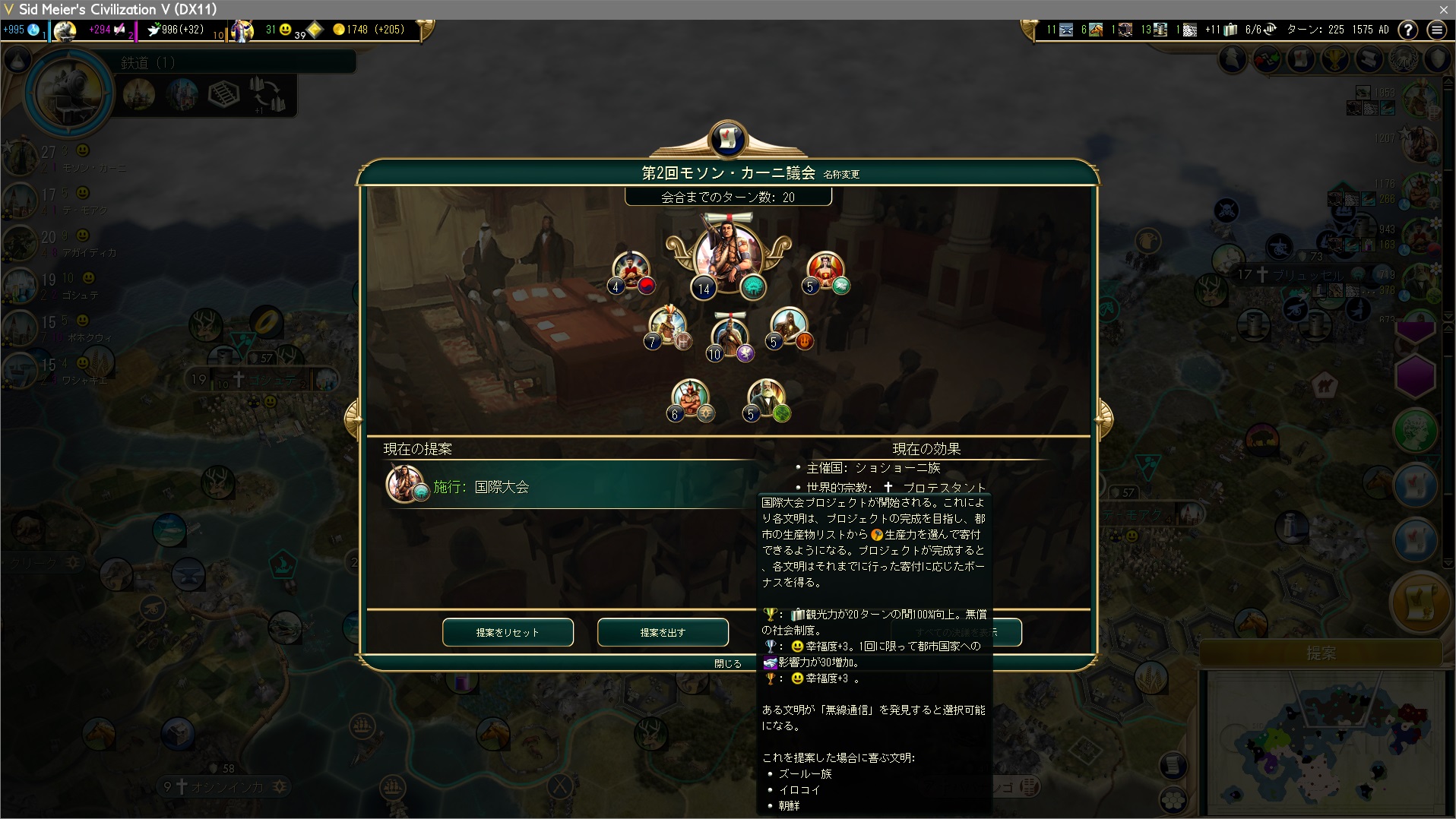Open the gold treasury readout 1748
Viewport: 1456px width, 819px height.
[369, 30]
